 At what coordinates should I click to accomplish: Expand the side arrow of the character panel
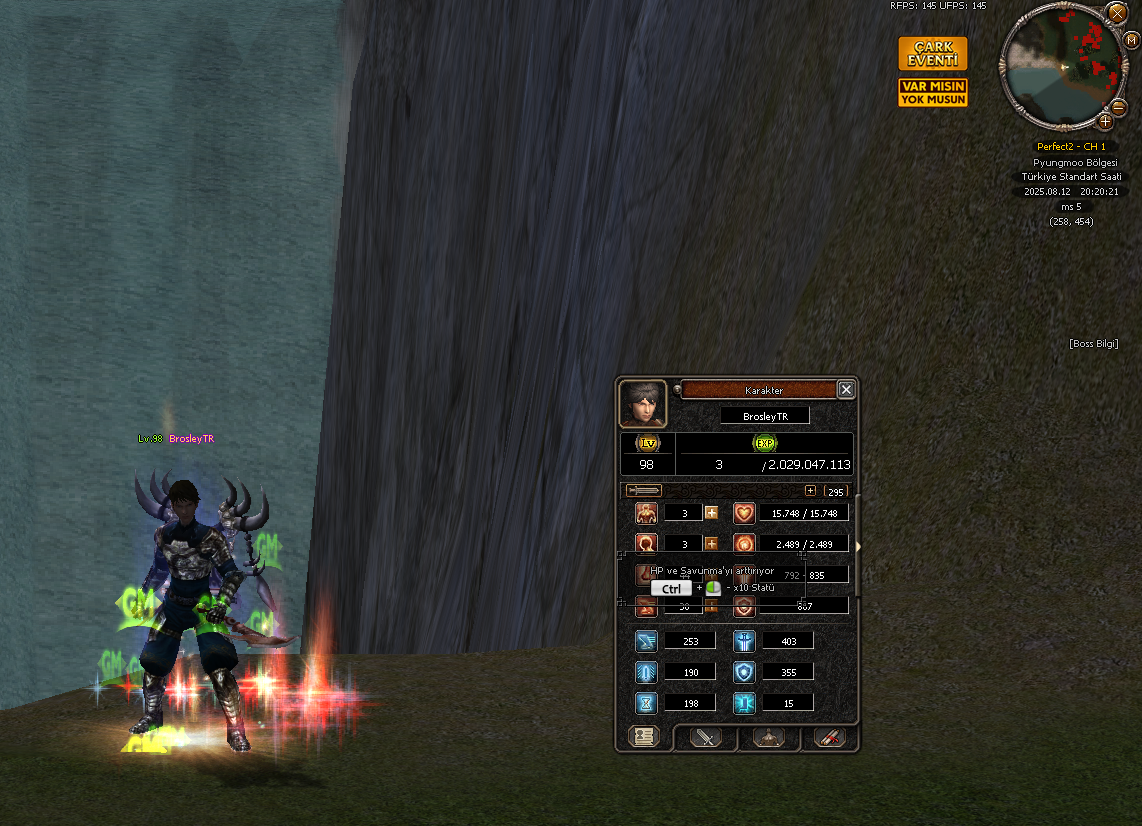pyautogui.click(x=856, y=546)
